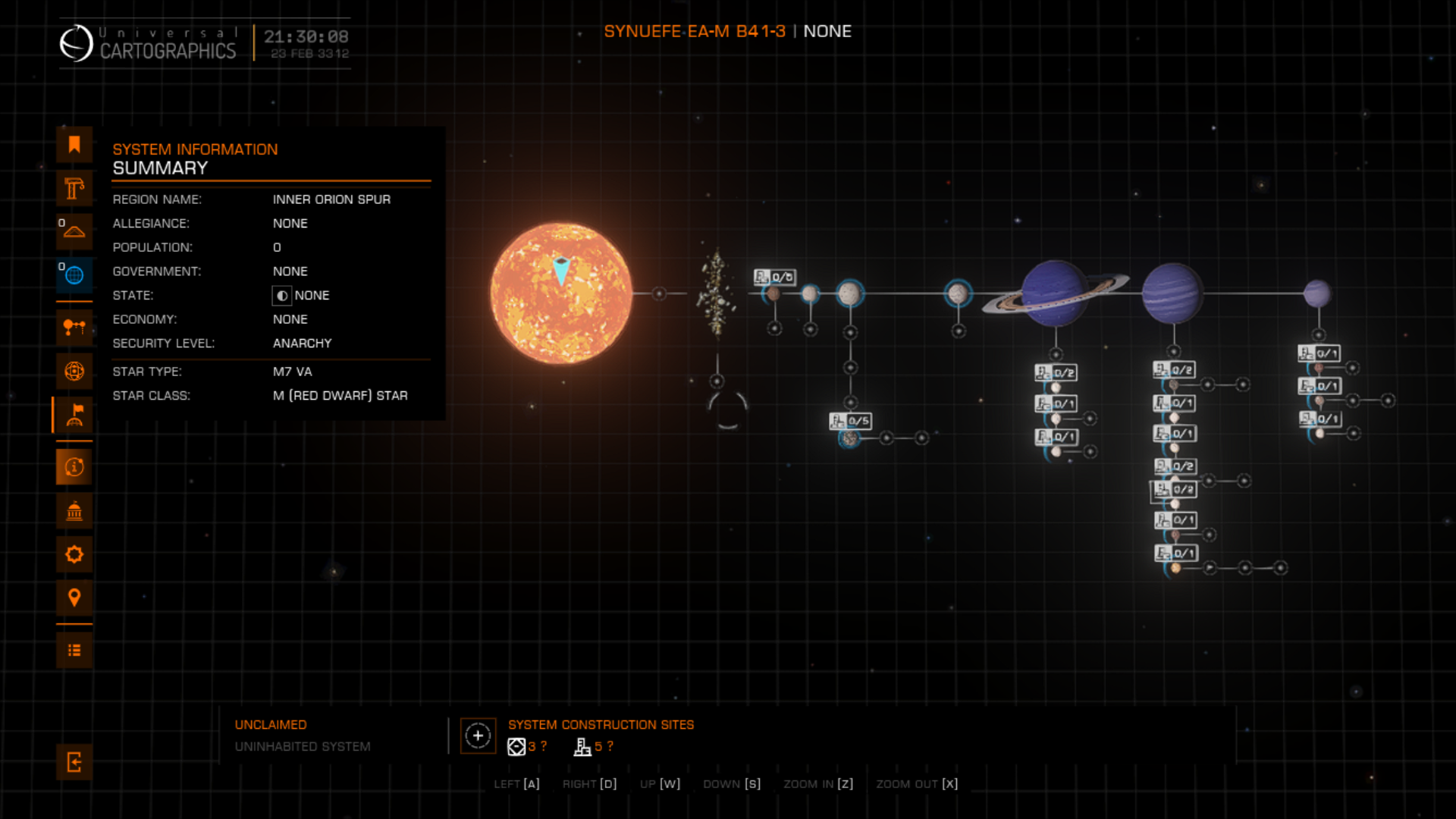Open the location pin icon
This screenshot has width=1456, height=819.
click(74, 598)
